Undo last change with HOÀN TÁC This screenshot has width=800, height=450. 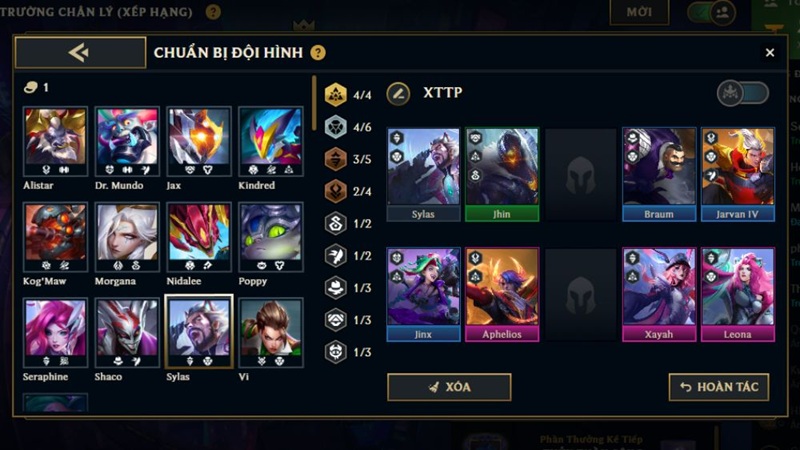tap(719, 387)
